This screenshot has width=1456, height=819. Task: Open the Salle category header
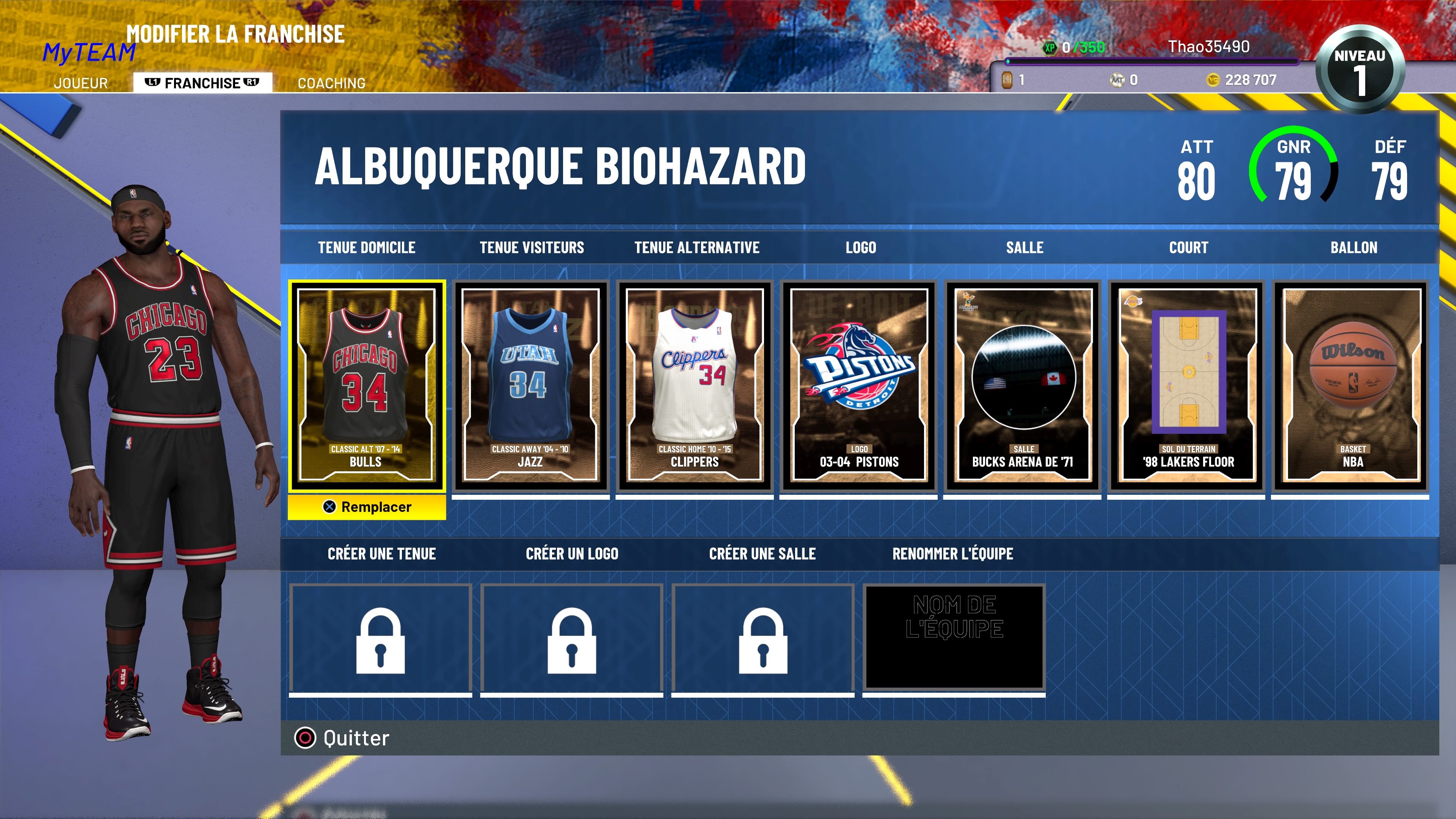point(1024,247)
